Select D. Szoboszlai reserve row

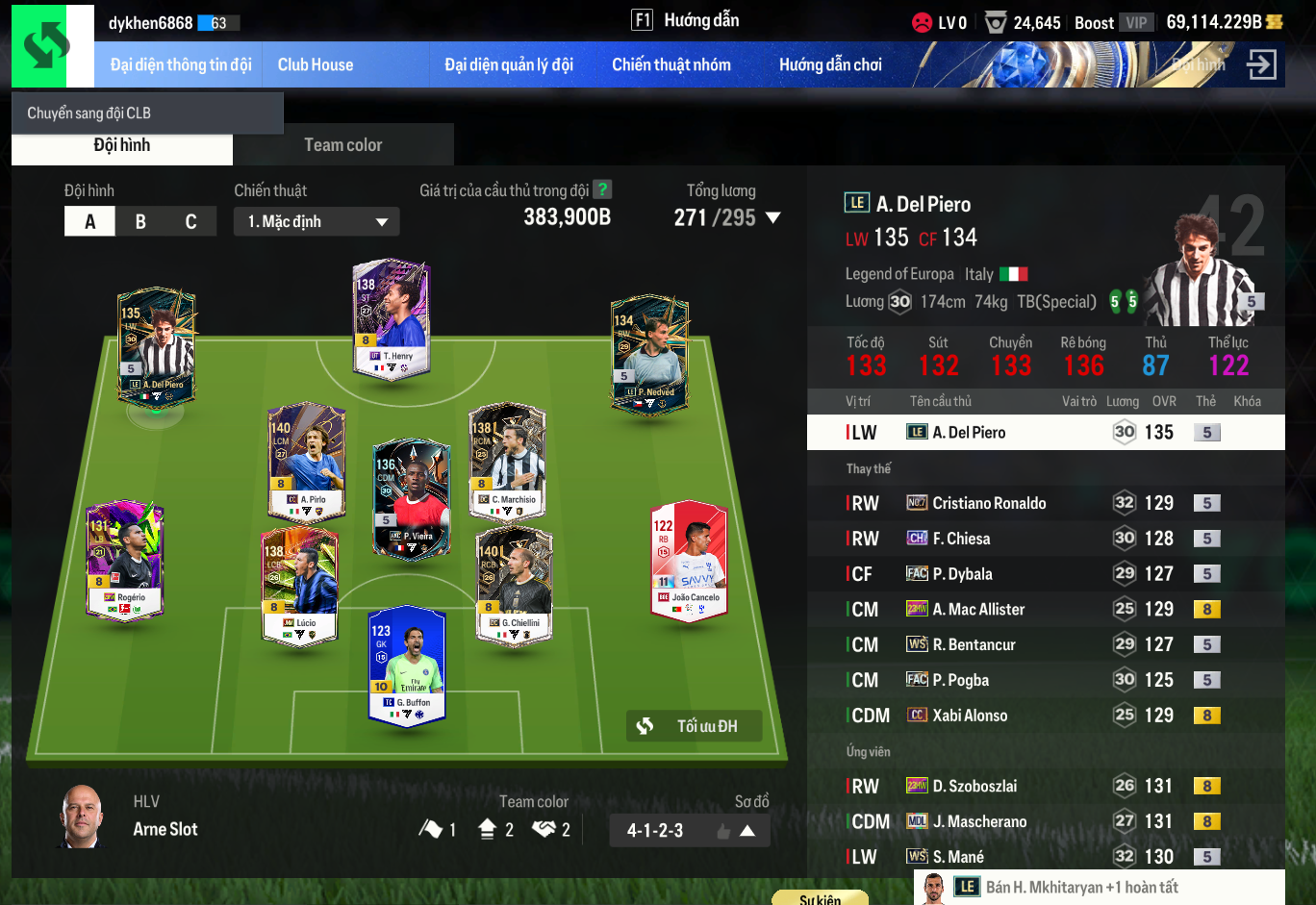pos(974,786)
